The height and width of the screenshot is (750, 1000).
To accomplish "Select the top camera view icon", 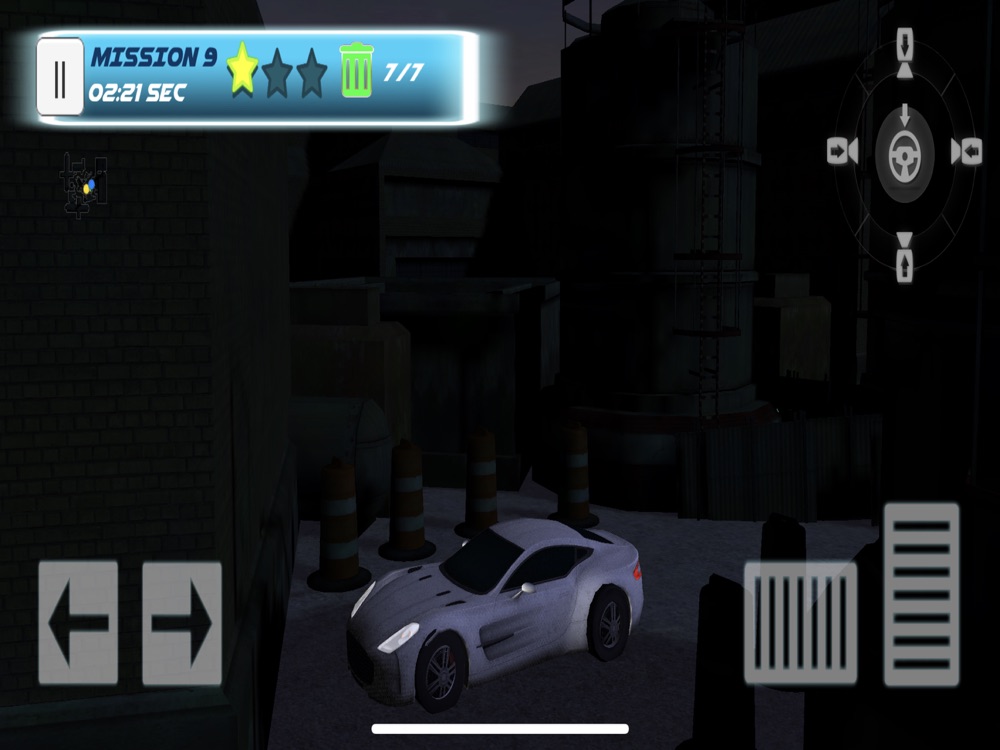I will [x=905, y=52].
